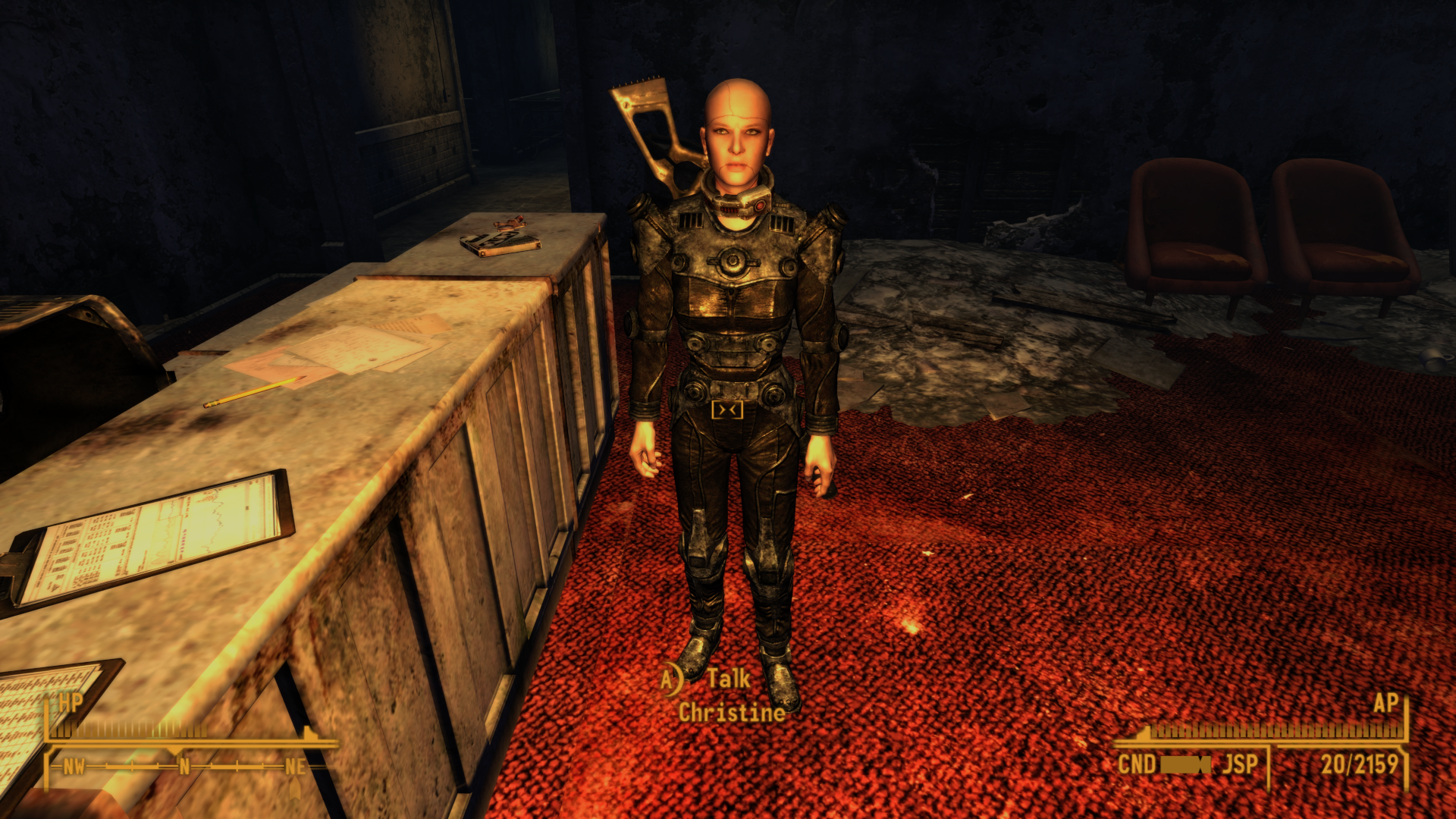Click the NE marker on the compass
The image size is (1456, 819).
click(296, 767)
